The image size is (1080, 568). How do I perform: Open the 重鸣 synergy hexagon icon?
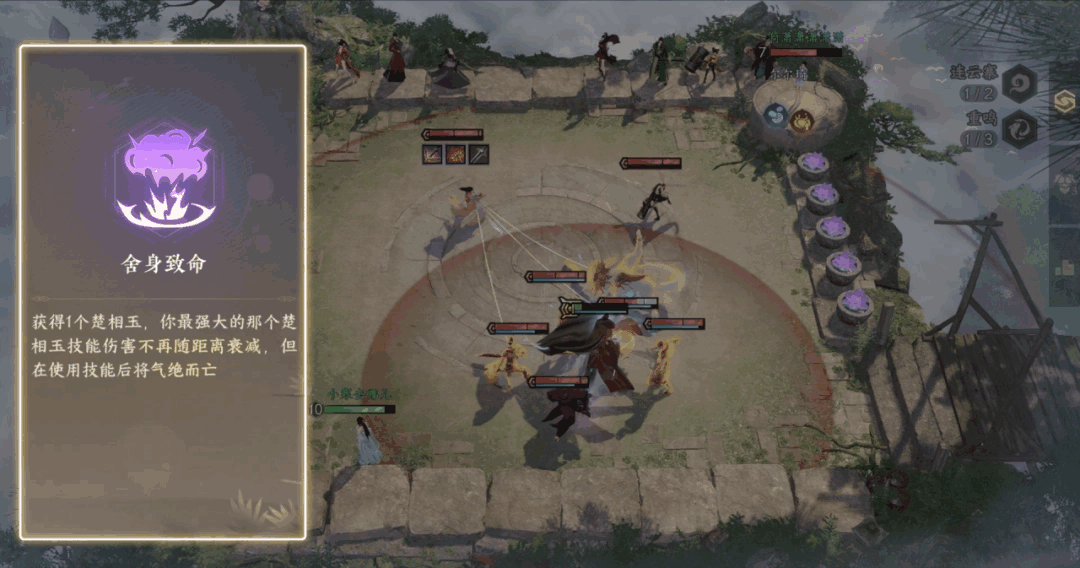1020,130
